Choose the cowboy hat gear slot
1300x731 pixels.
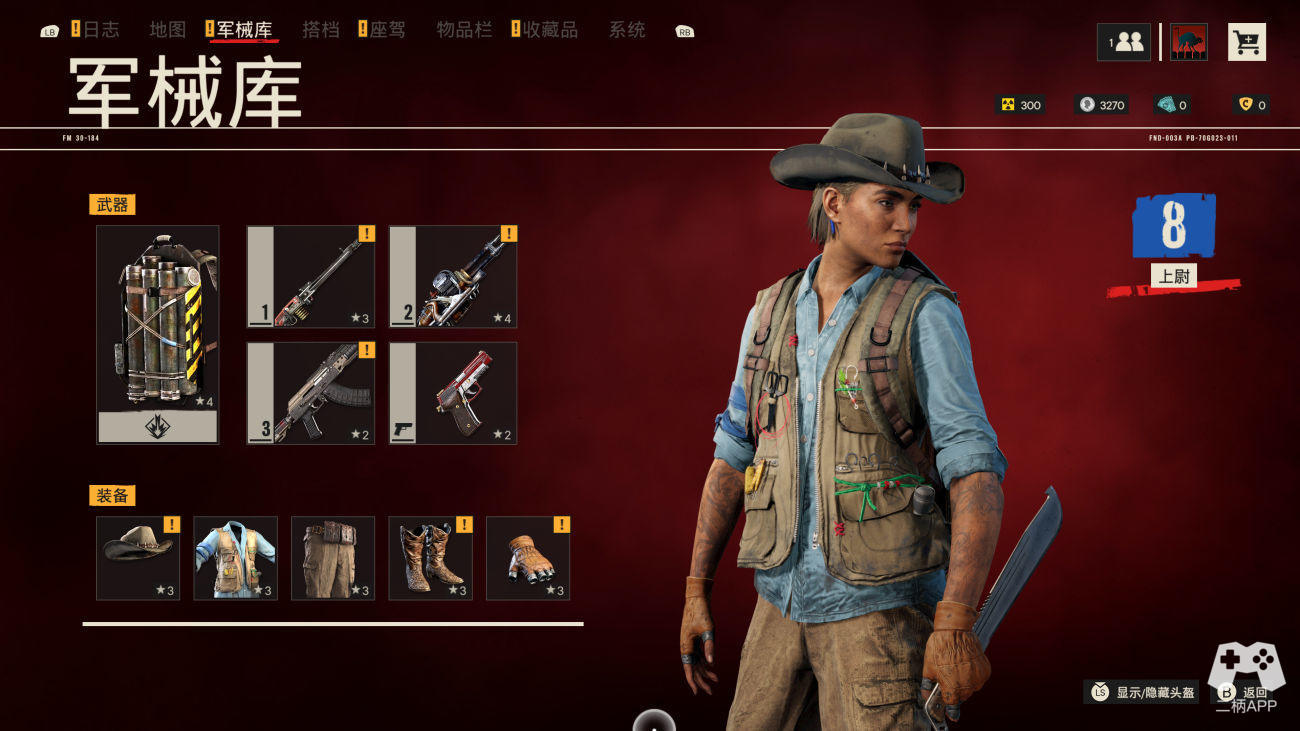(x=138, y=558)
